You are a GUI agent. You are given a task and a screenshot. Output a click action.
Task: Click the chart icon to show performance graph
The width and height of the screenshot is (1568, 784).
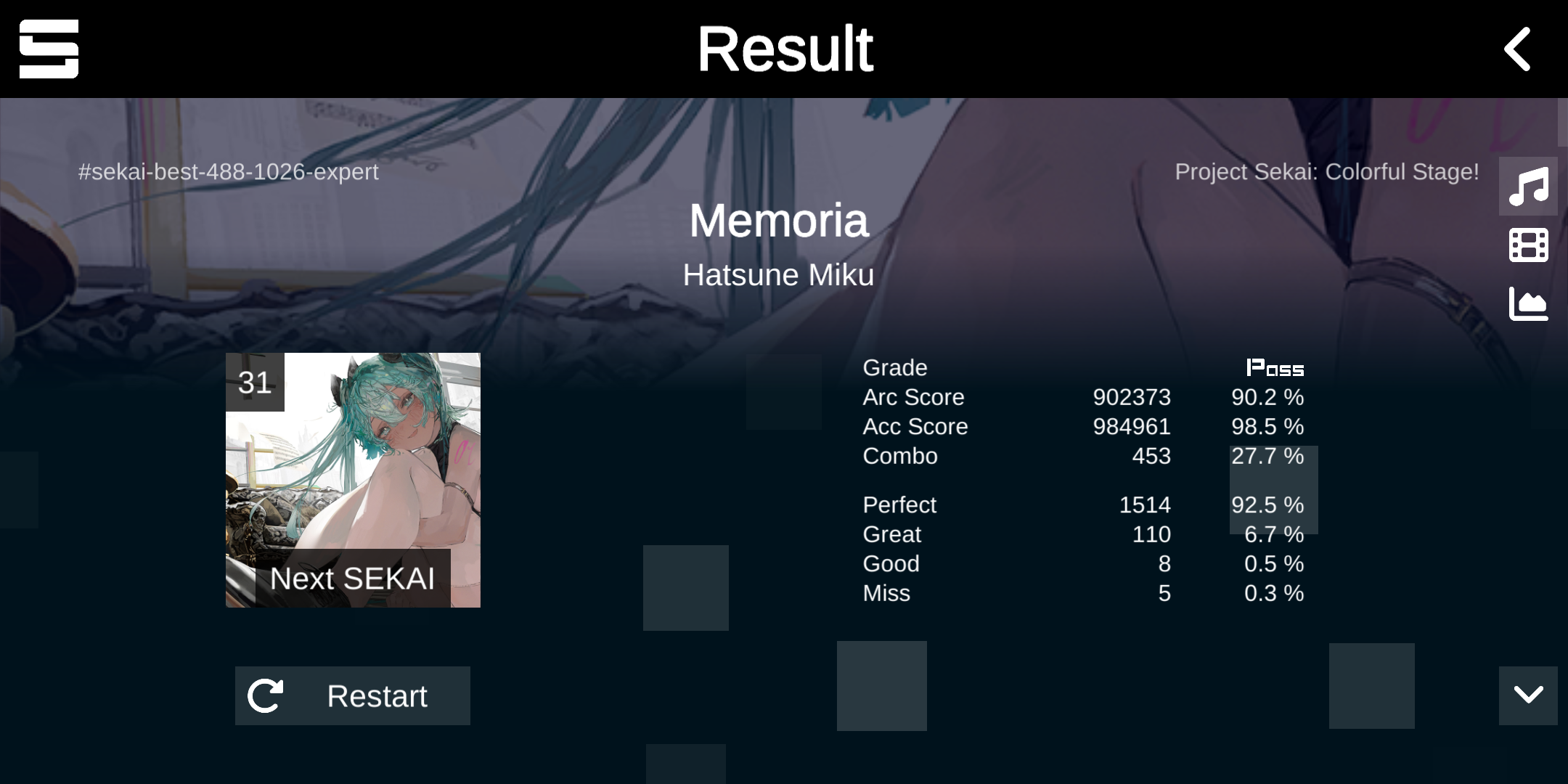coord(1527,305)
